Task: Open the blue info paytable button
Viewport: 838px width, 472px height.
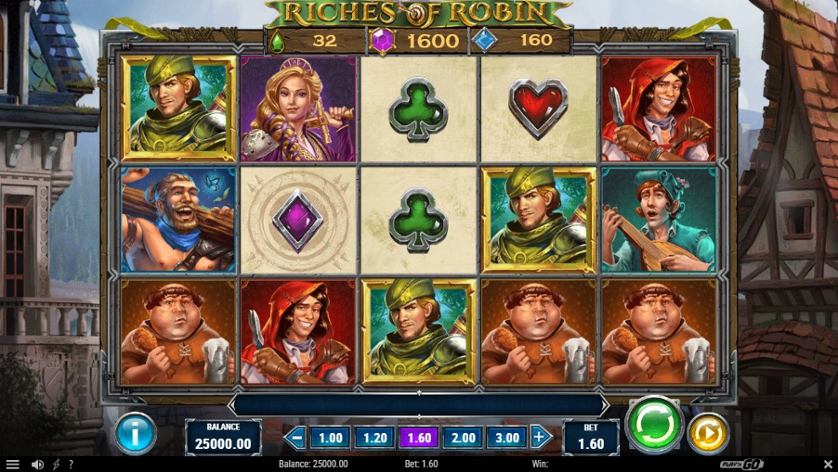Action: (x=135, y=434)
